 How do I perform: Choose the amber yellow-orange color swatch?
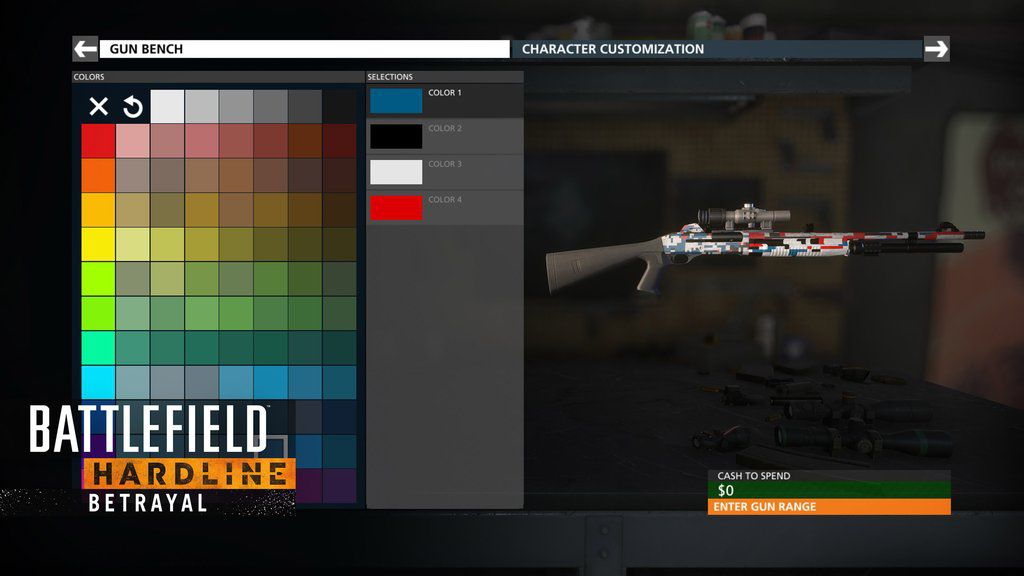point(98,210)
